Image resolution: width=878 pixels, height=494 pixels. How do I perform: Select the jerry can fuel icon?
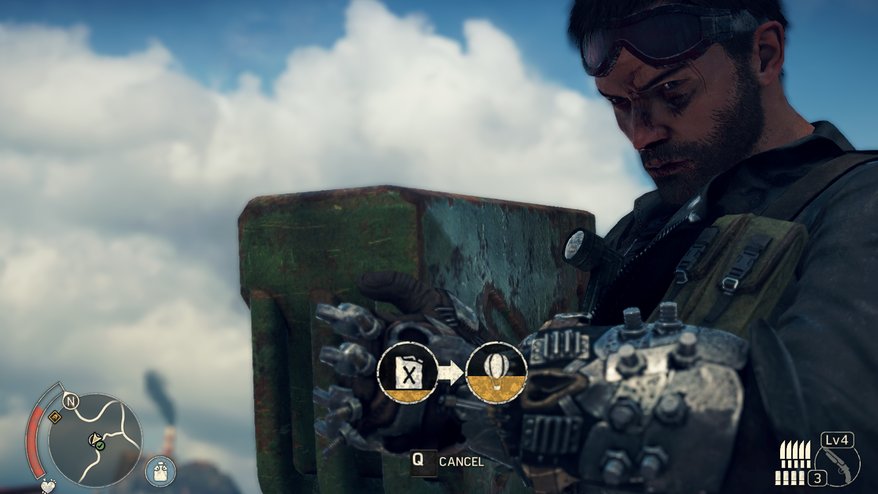[407, 373]
